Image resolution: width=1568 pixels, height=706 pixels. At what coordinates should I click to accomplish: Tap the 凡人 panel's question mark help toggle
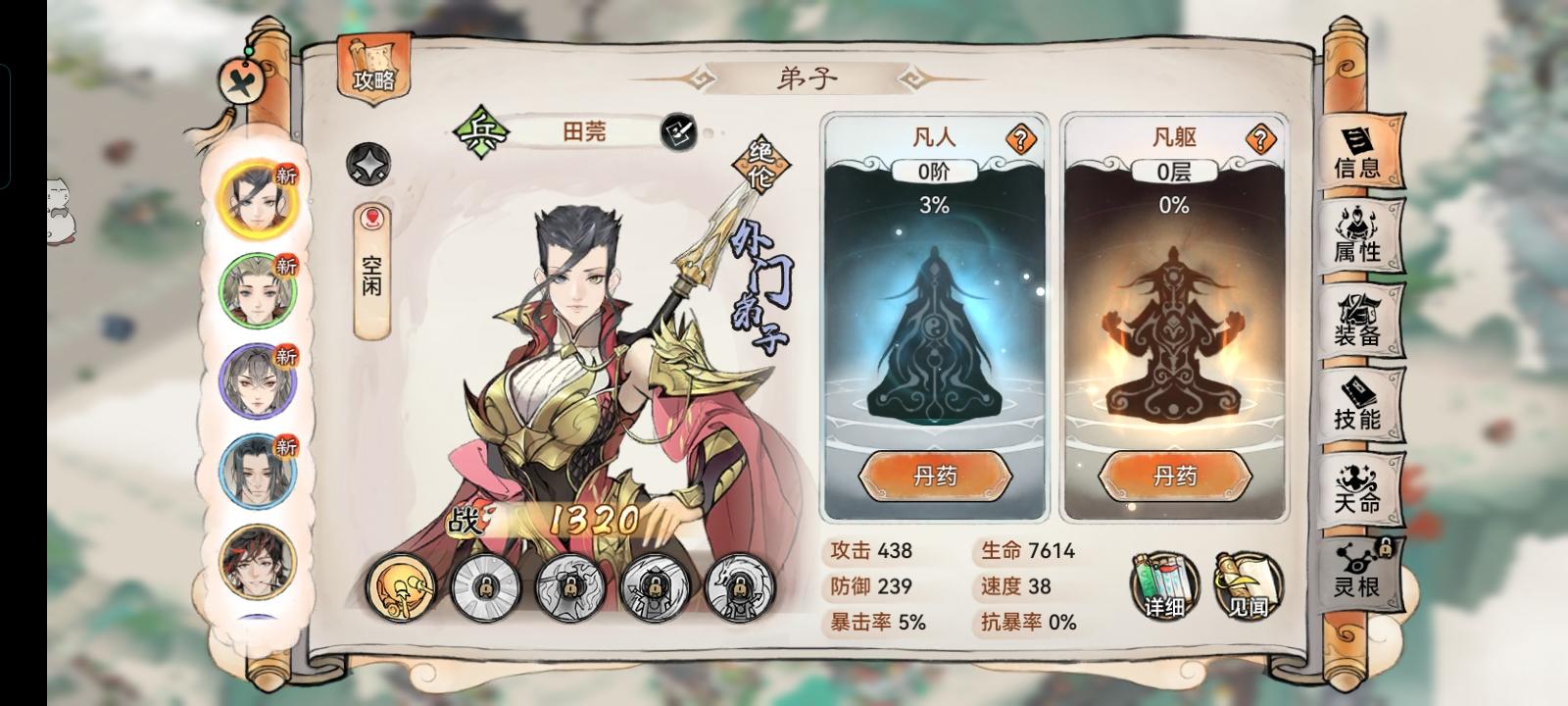[x=1020, y=137]
